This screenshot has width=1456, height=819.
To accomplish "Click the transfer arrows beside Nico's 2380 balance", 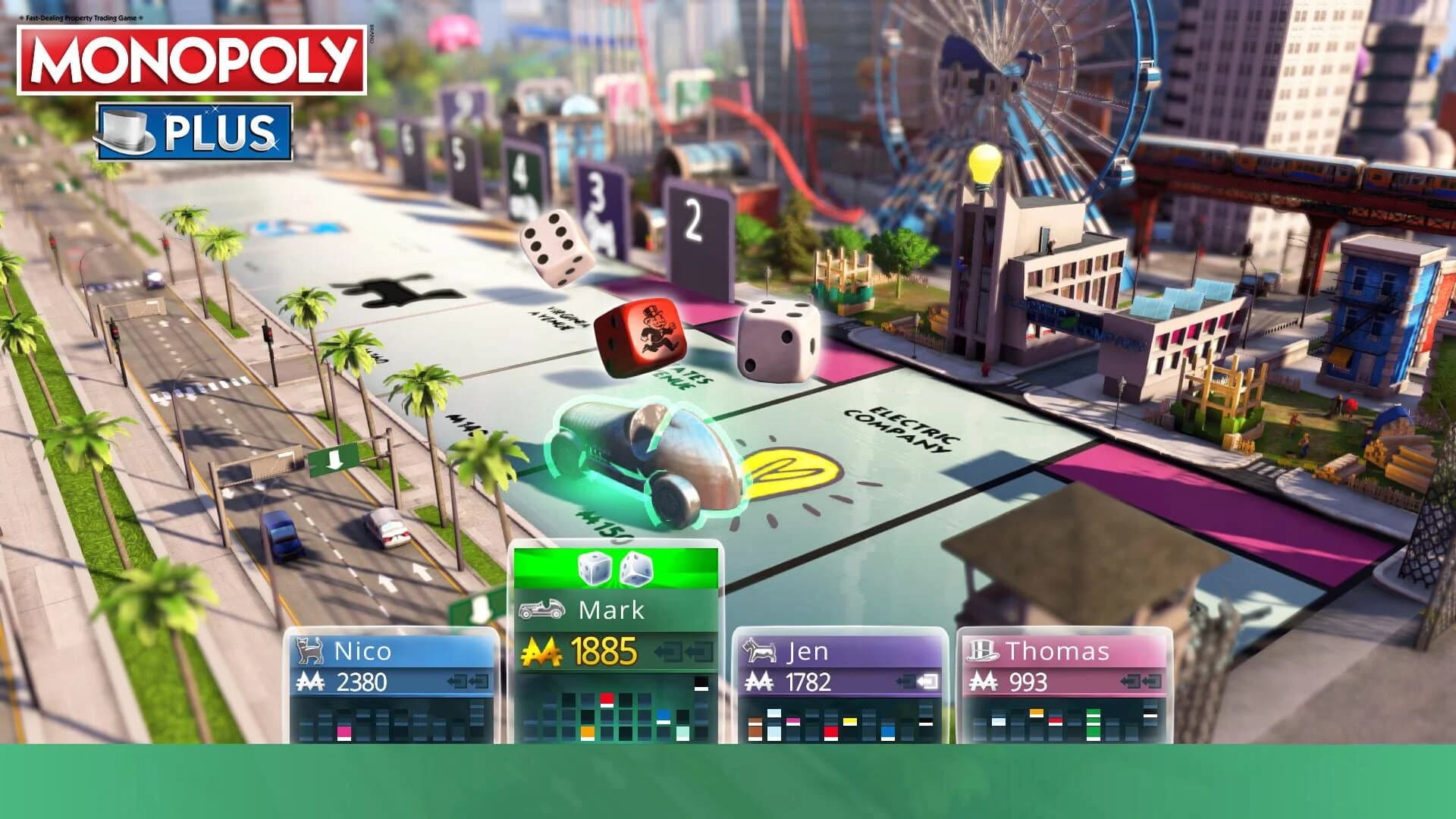I will [467, 682].
